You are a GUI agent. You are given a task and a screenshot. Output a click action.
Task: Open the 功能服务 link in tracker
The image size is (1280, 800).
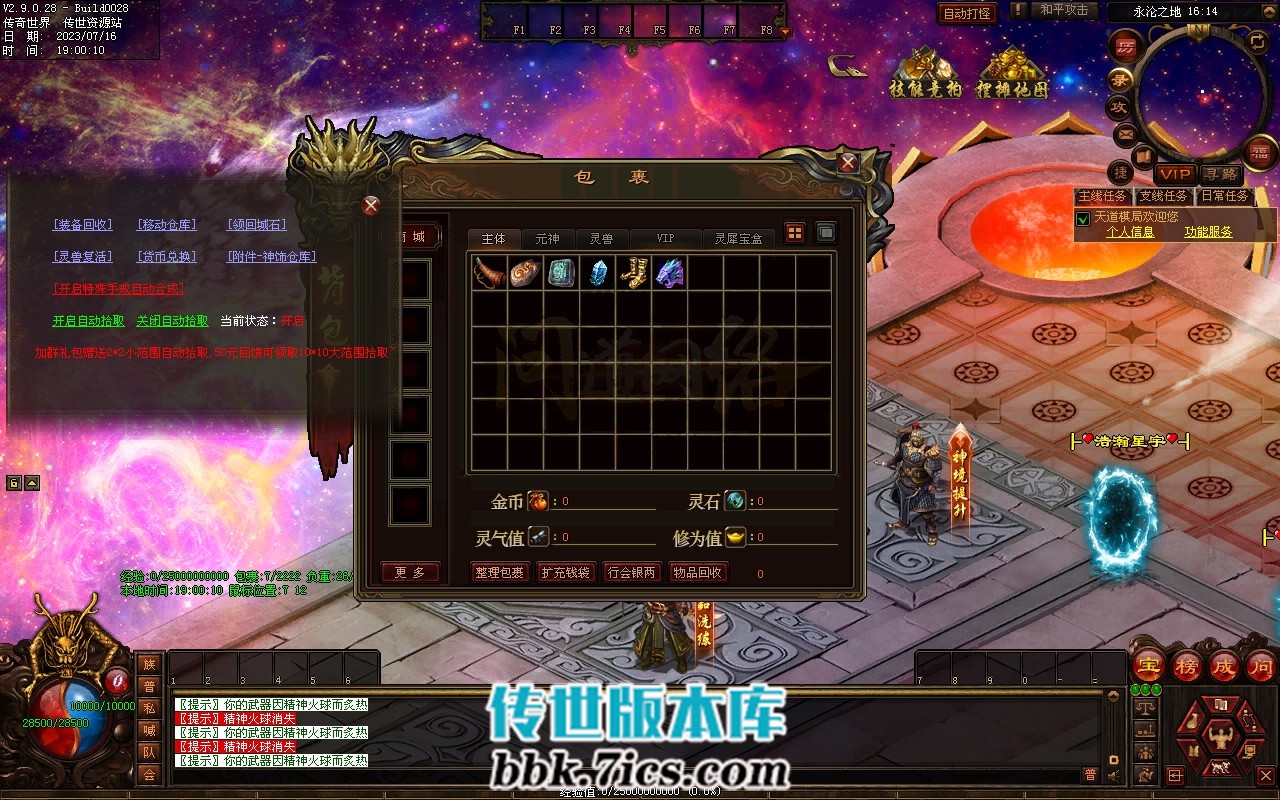(1208, 232)
